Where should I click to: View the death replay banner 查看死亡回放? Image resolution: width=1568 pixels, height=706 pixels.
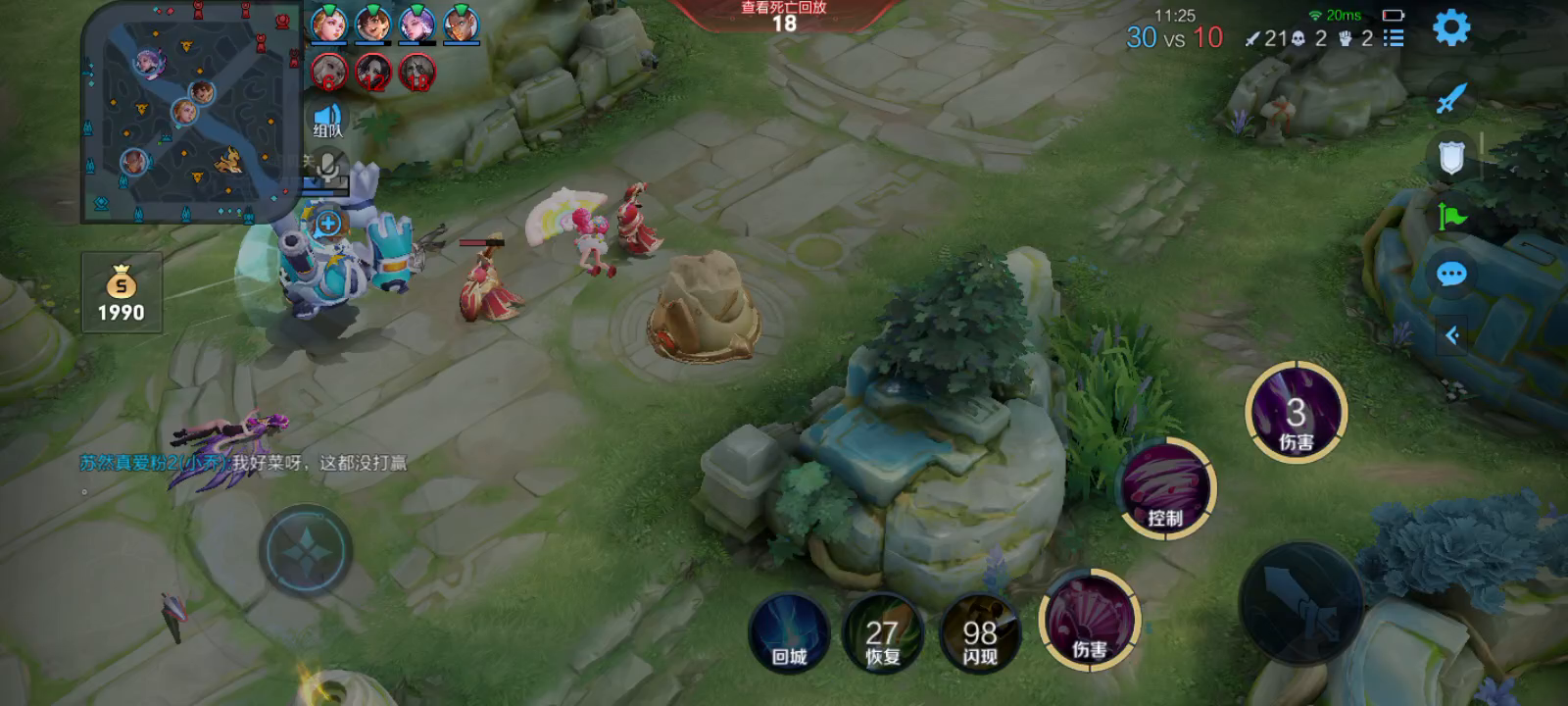pos(784,16)
